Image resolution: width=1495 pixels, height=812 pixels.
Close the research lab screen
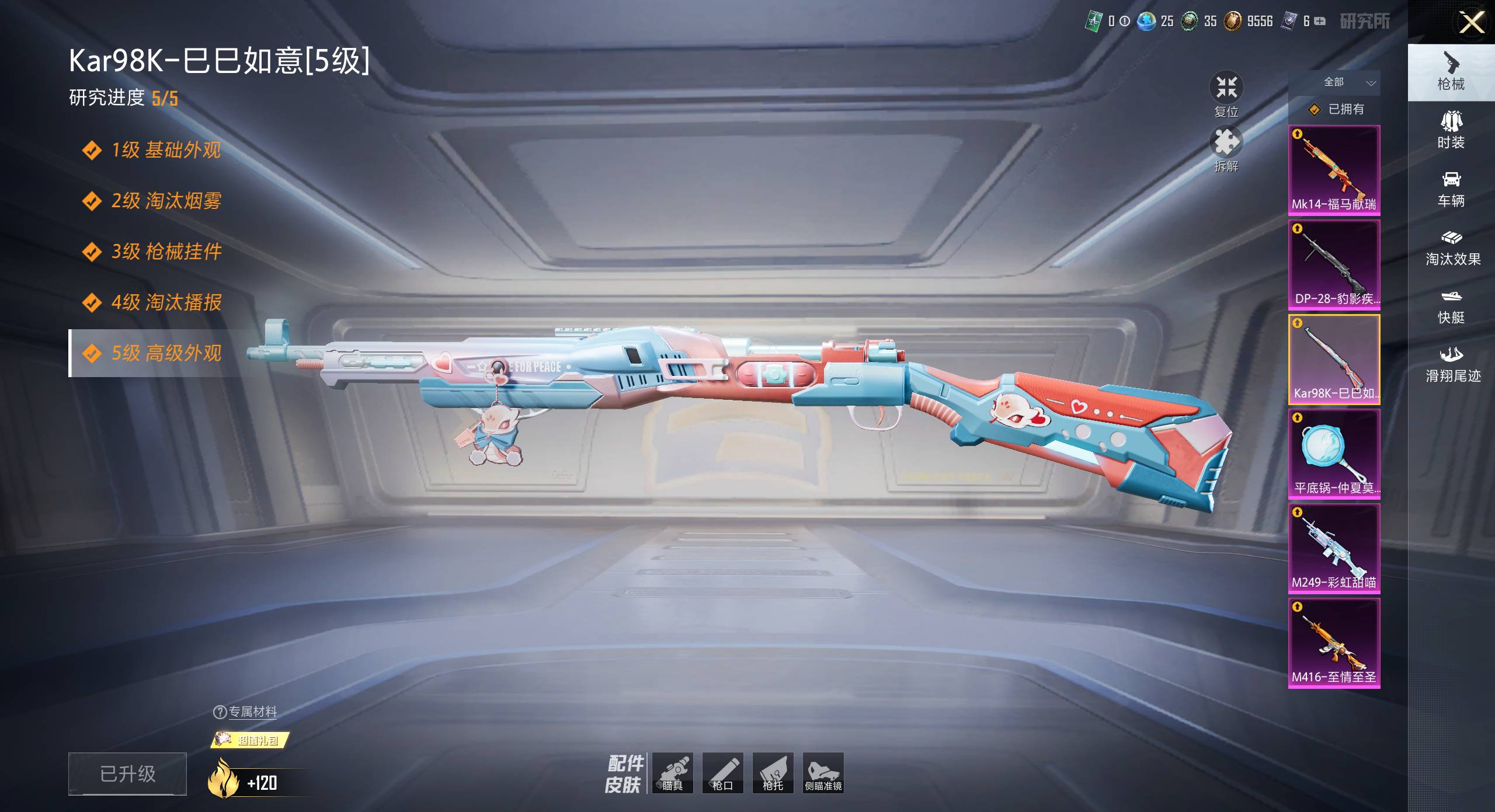(x=1472, y=23)
